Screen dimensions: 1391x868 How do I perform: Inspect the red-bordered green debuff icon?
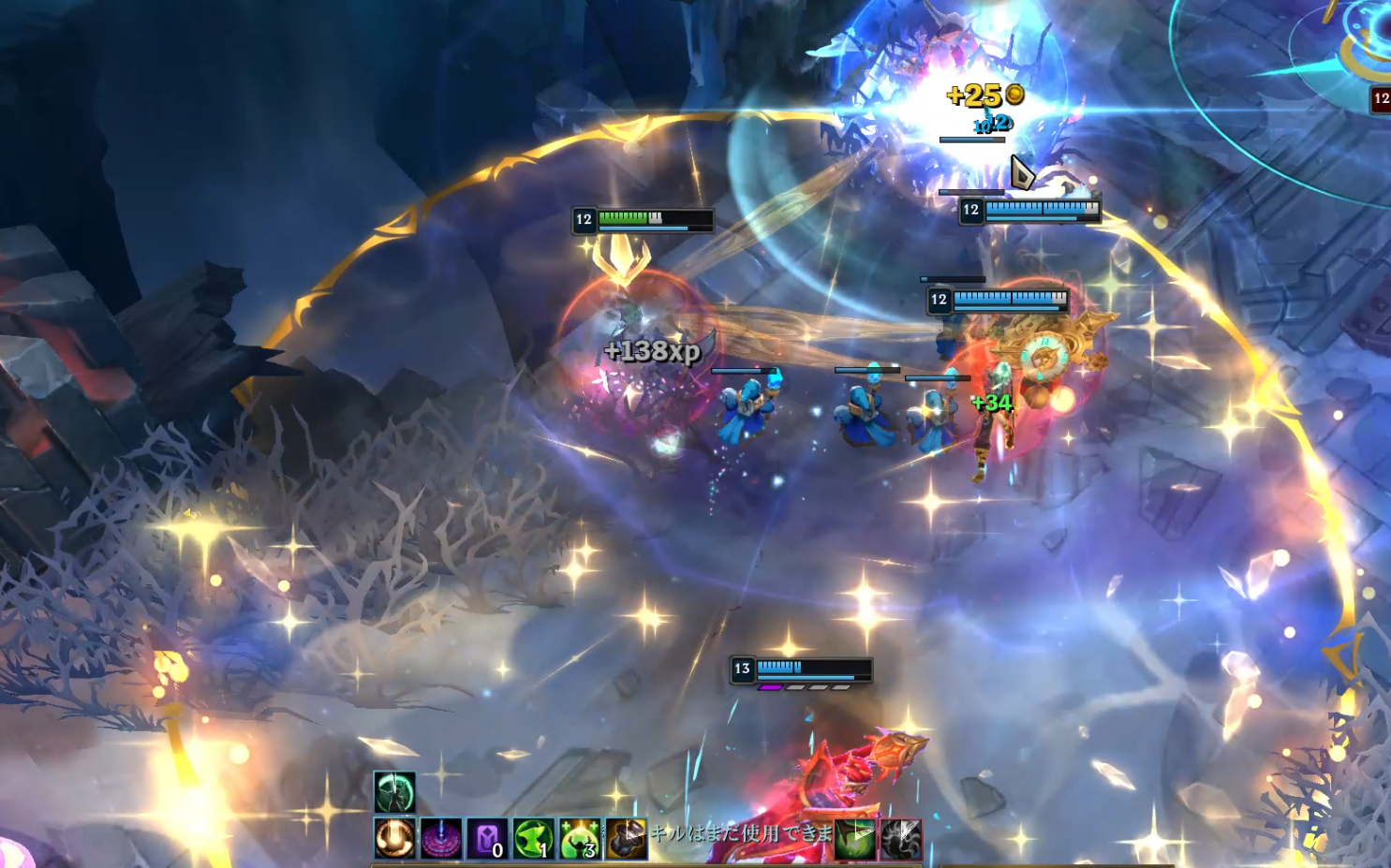pos(854,838)
